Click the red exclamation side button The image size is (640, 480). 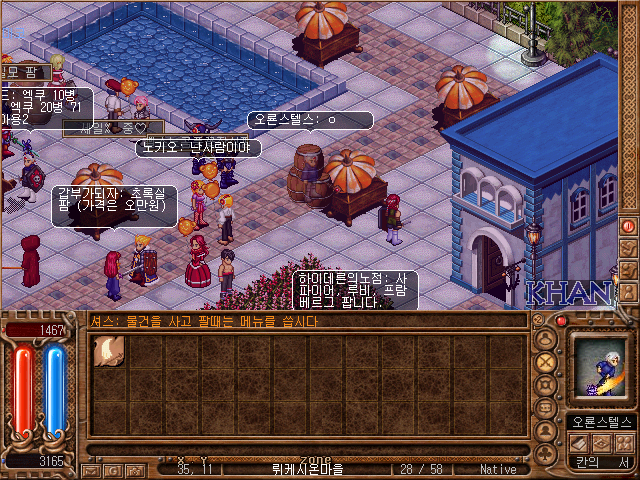click(628, 227)
